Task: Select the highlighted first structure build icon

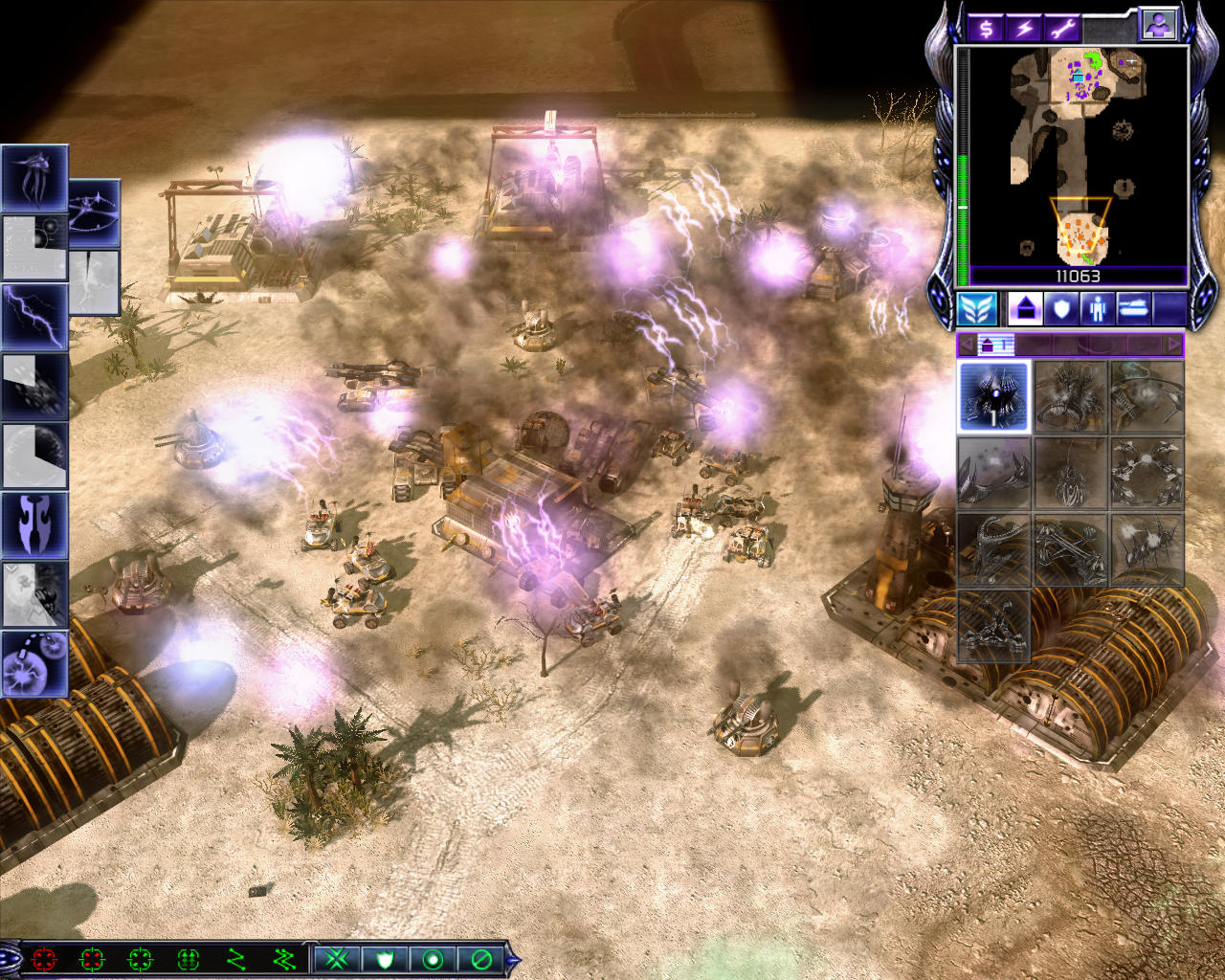Action: pyautogui.click(x=993, y=396)
